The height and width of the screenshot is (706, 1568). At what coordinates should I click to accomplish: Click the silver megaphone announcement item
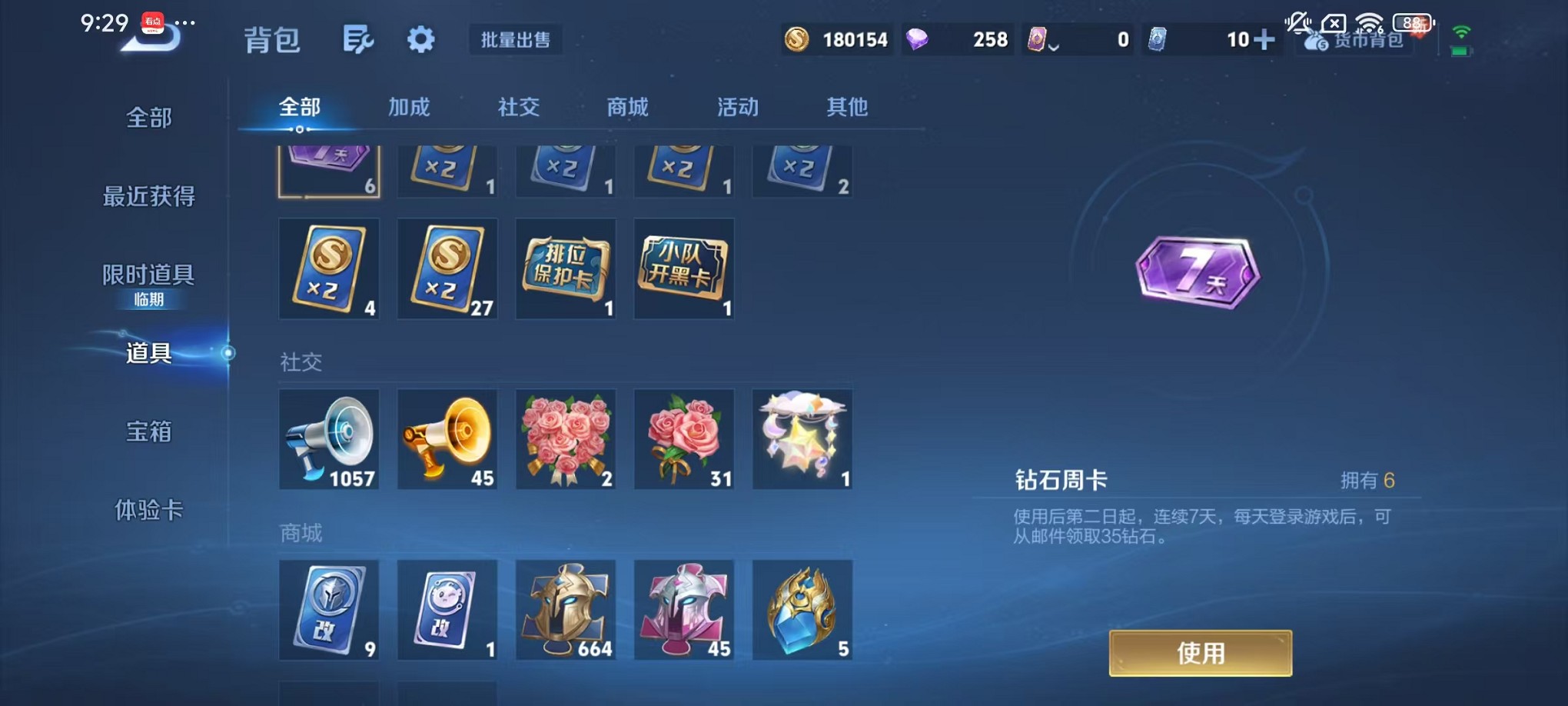[x=329, y=439]
